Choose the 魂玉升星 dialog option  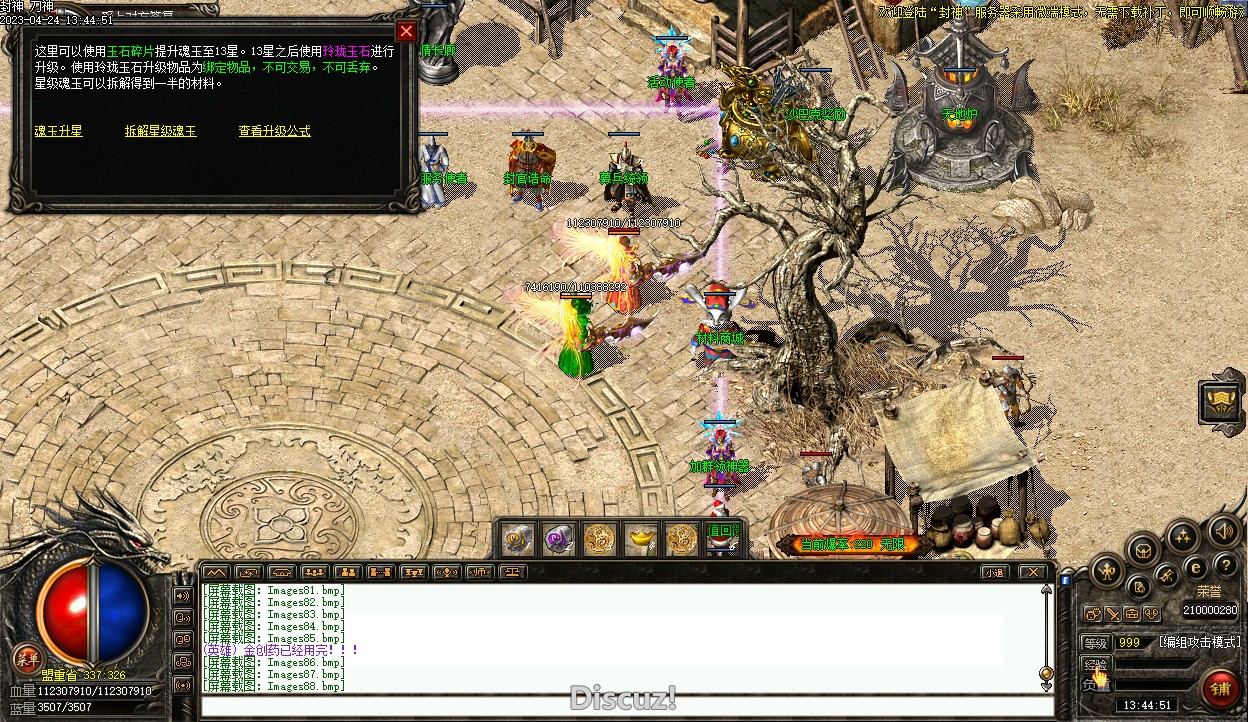pyautogui.click(x=58, y=131)
